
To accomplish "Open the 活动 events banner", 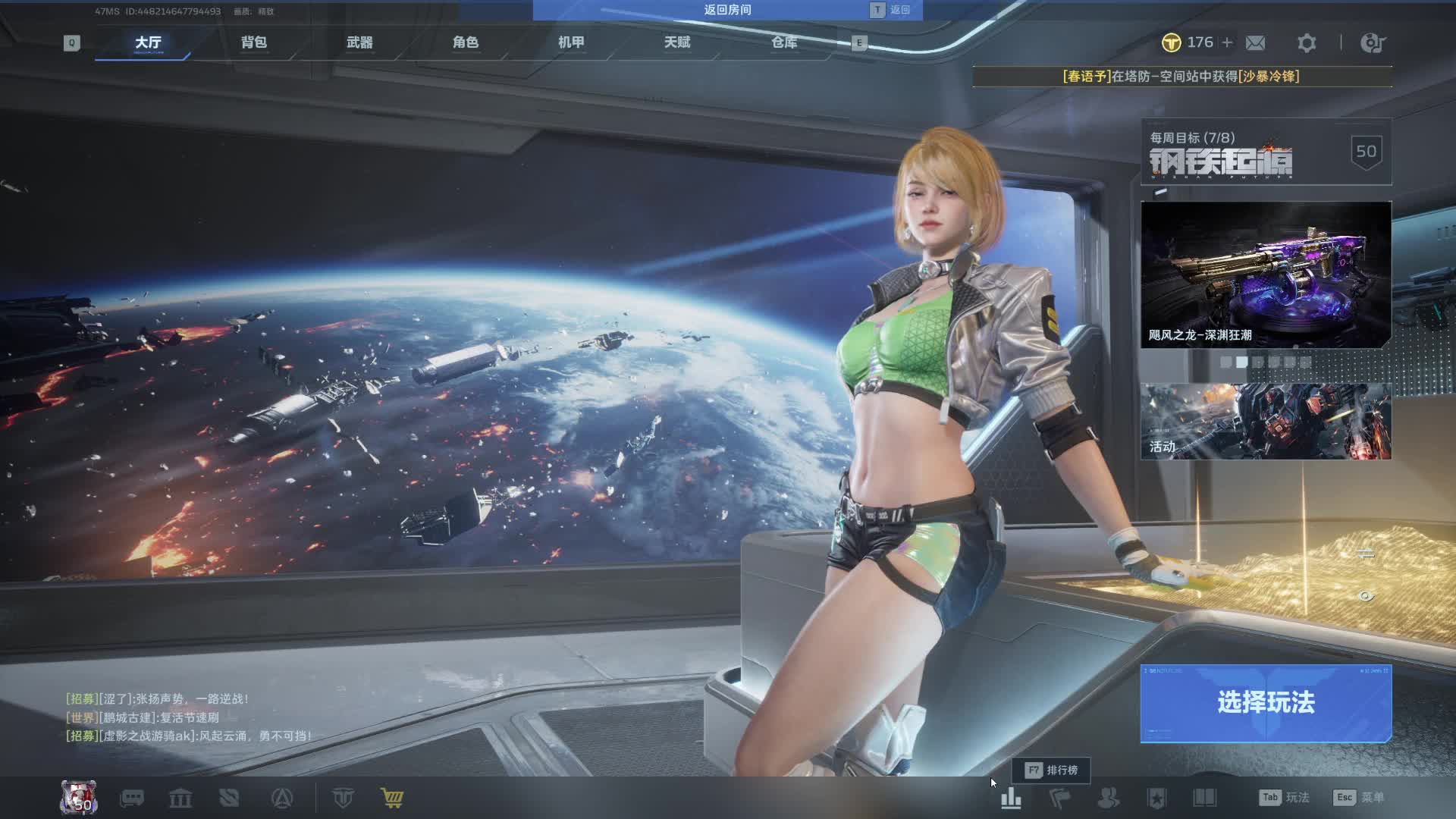I will 1266,421.
